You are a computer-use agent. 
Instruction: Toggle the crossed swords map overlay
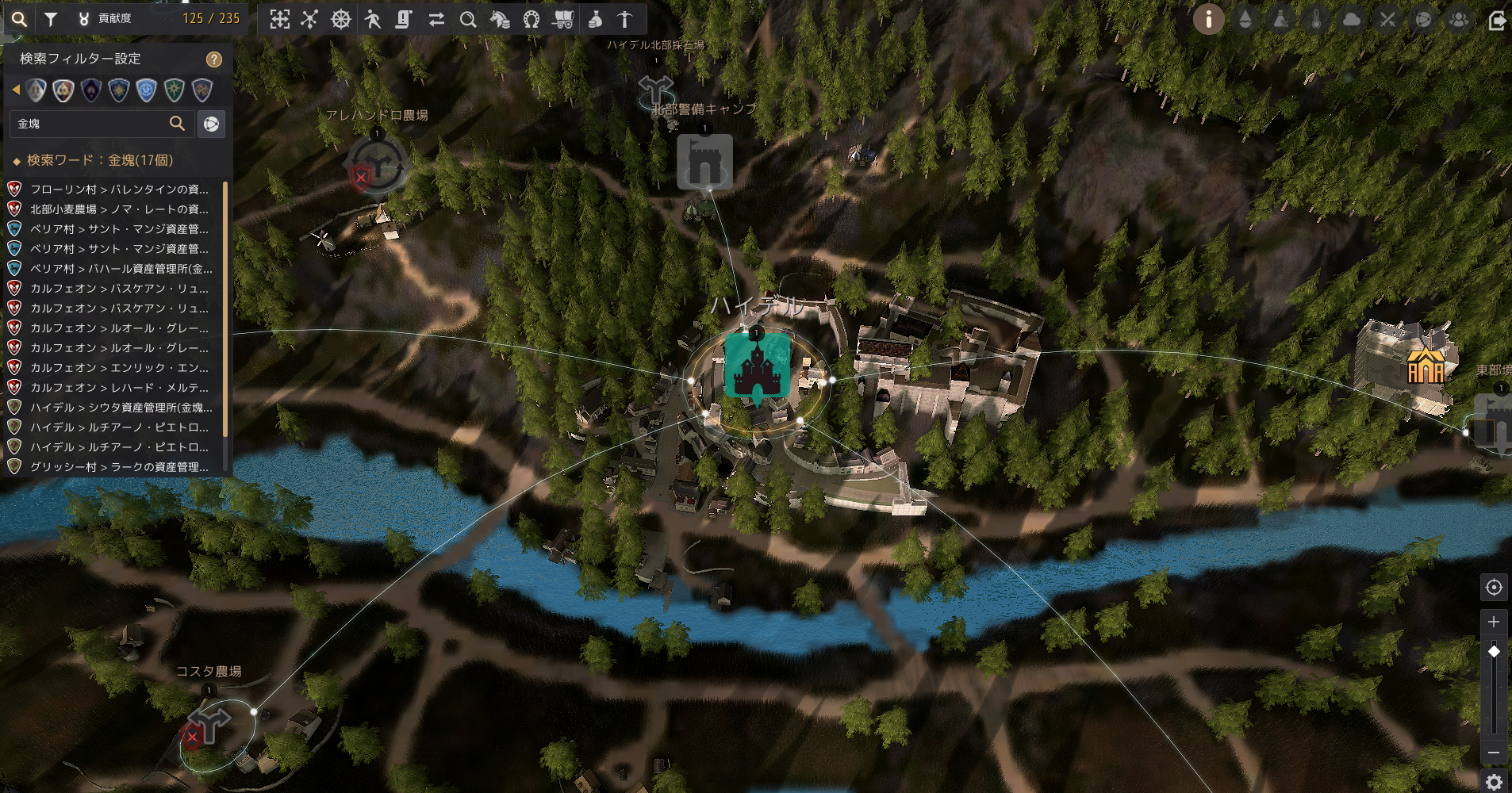click(1387, 19)
